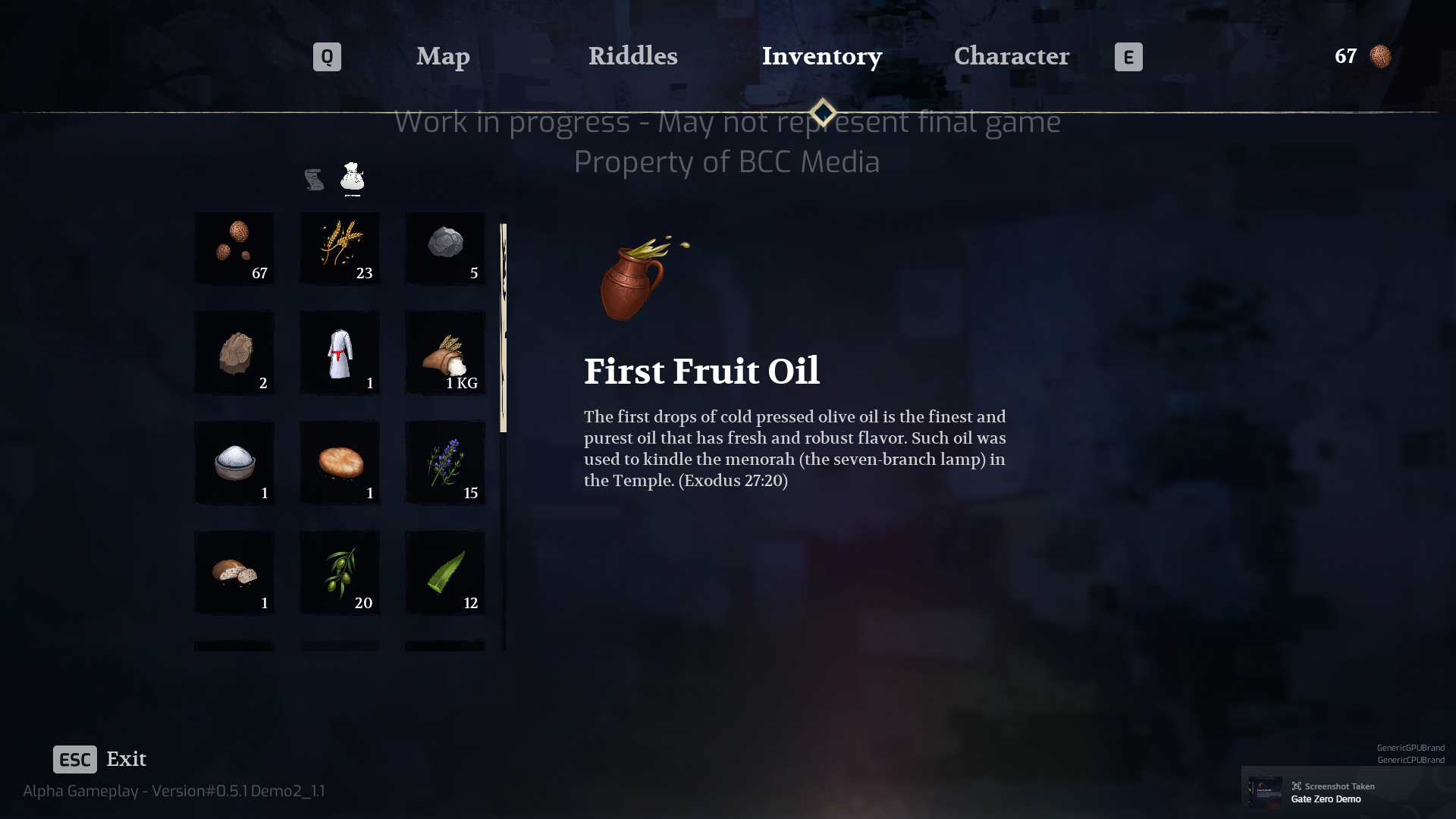
Task: Select the white robe item
Action: tap(340, 353)
